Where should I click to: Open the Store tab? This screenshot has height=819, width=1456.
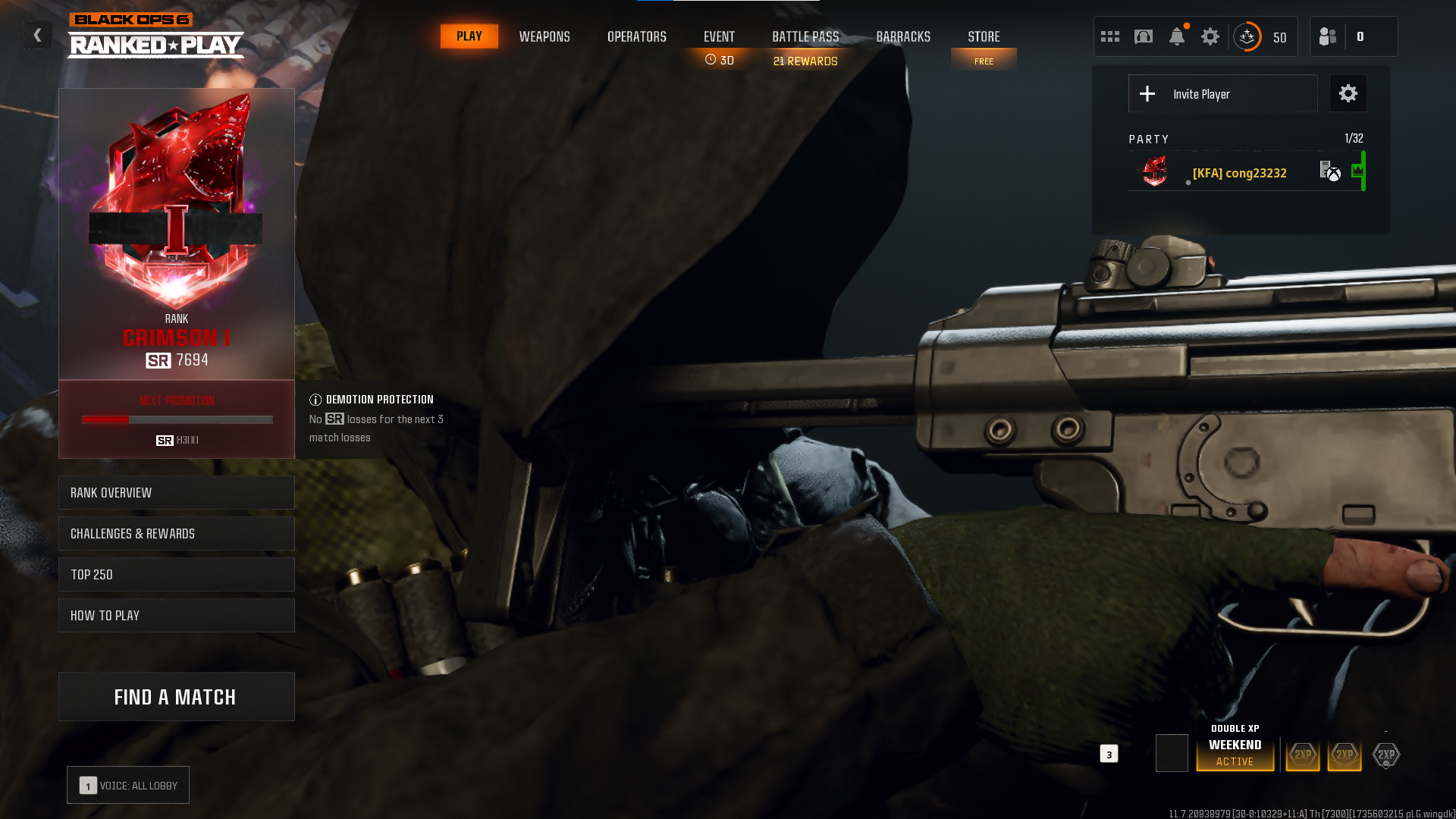click(984, 36)
